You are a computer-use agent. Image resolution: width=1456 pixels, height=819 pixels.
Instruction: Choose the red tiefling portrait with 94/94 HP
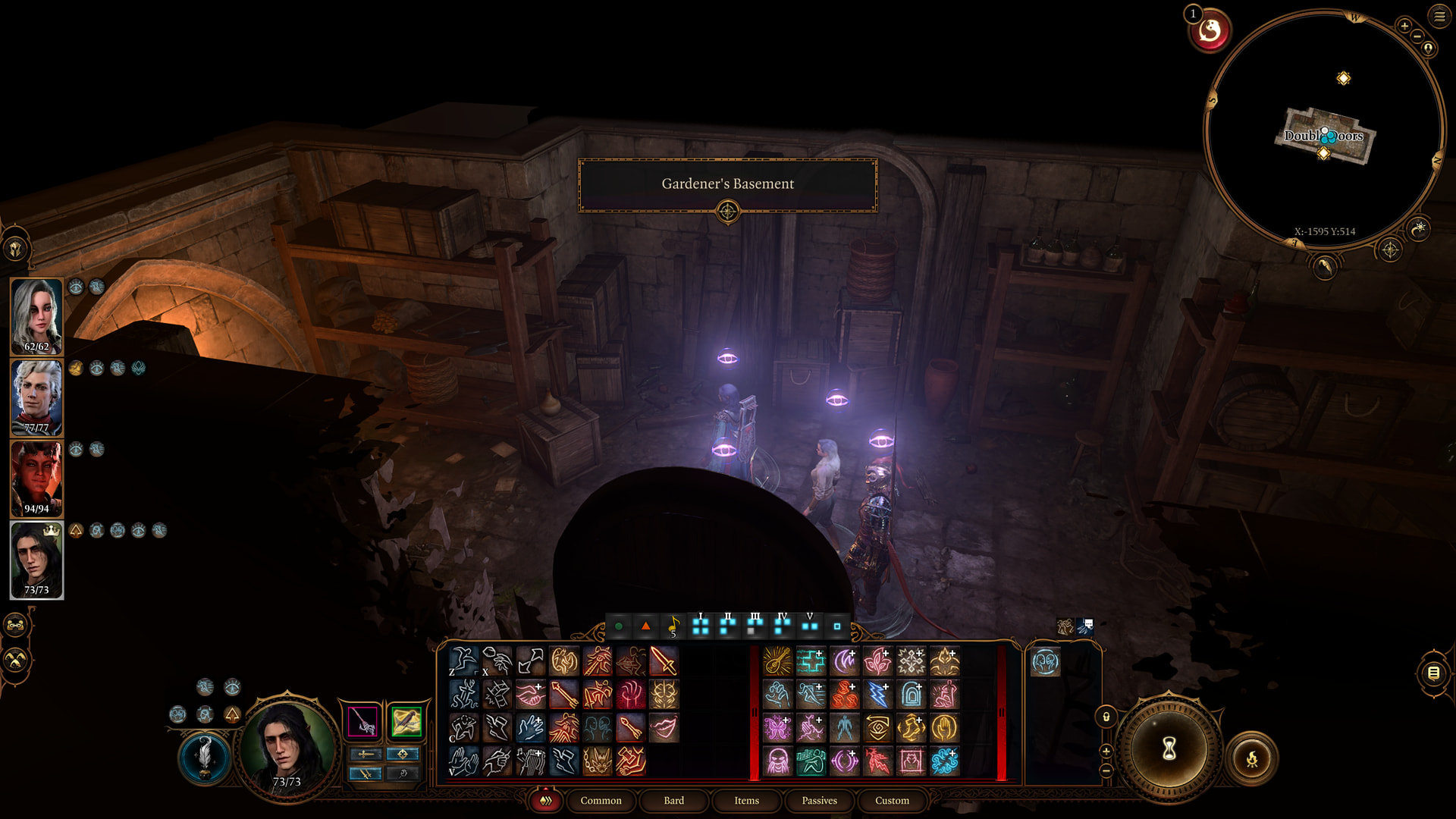point(36,479)
